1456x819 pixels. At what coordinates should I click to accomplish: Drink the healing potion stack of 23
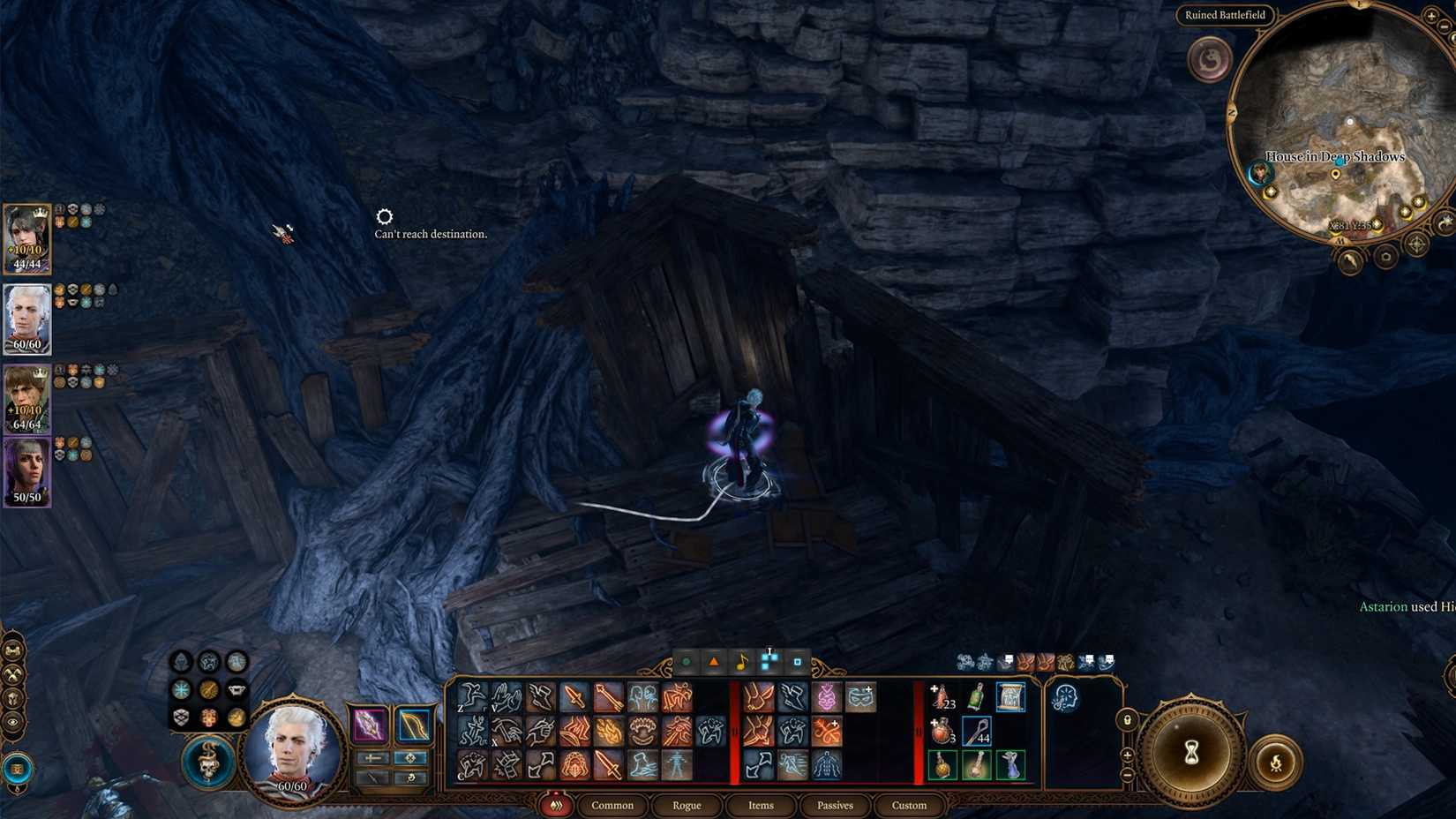point(940,695)
